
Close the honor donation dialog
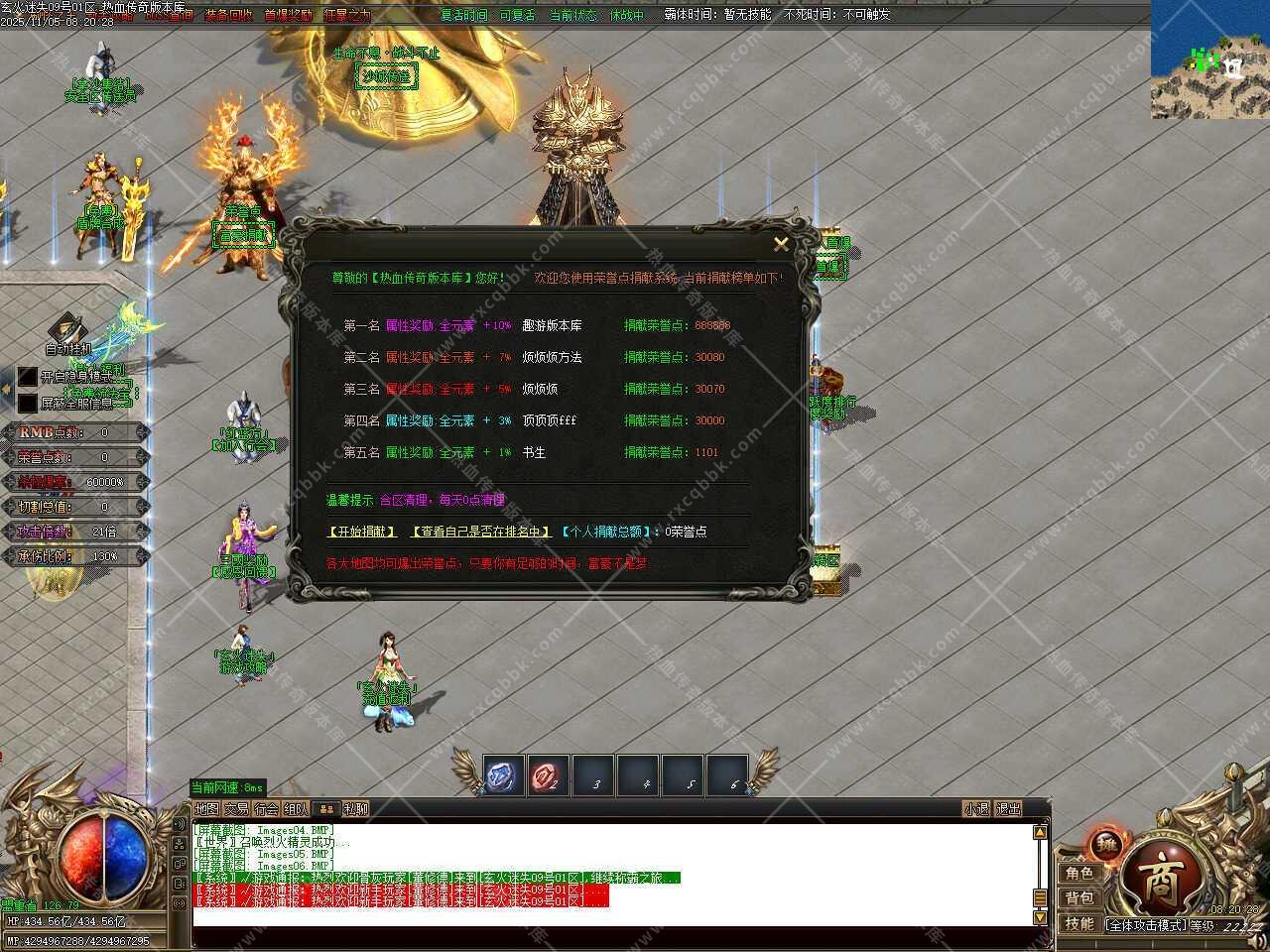pos(781,244)
